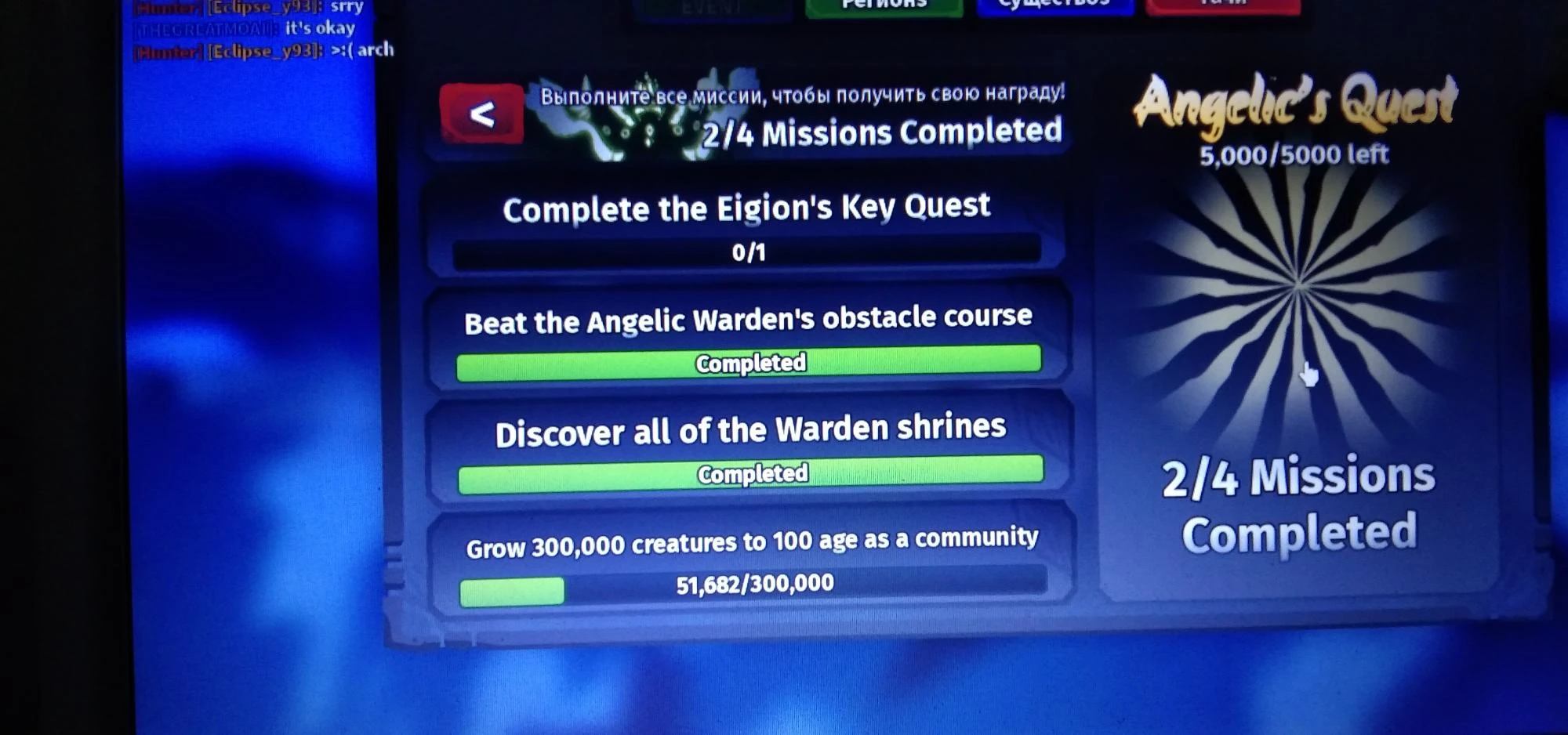The image size is (1568, 735).
Task: Select the Complete the Eigion's Key Quest mission
Action: click(746, 208)
